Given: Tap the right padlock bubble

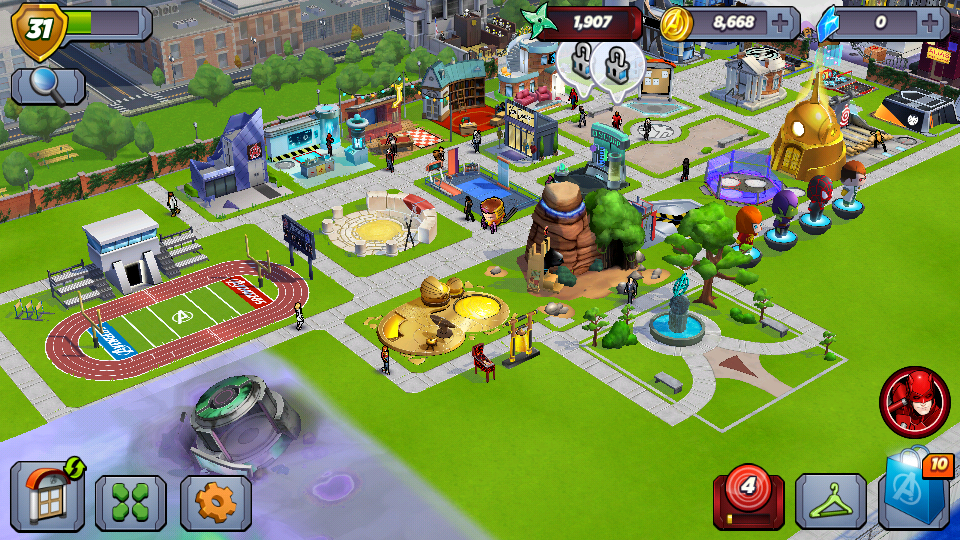Looking at the screenshot, I should coord(616,68).
